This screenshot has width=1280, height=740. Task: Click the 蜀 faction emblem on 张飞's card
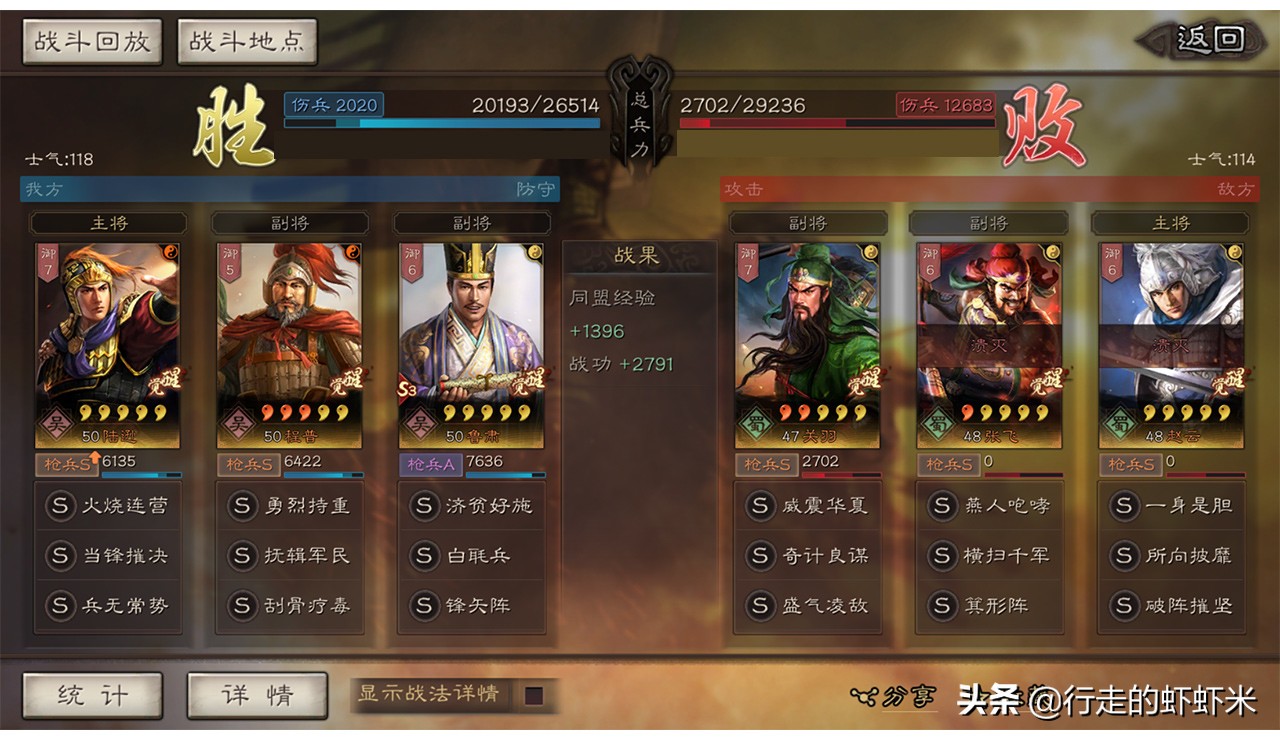(939, 424)
